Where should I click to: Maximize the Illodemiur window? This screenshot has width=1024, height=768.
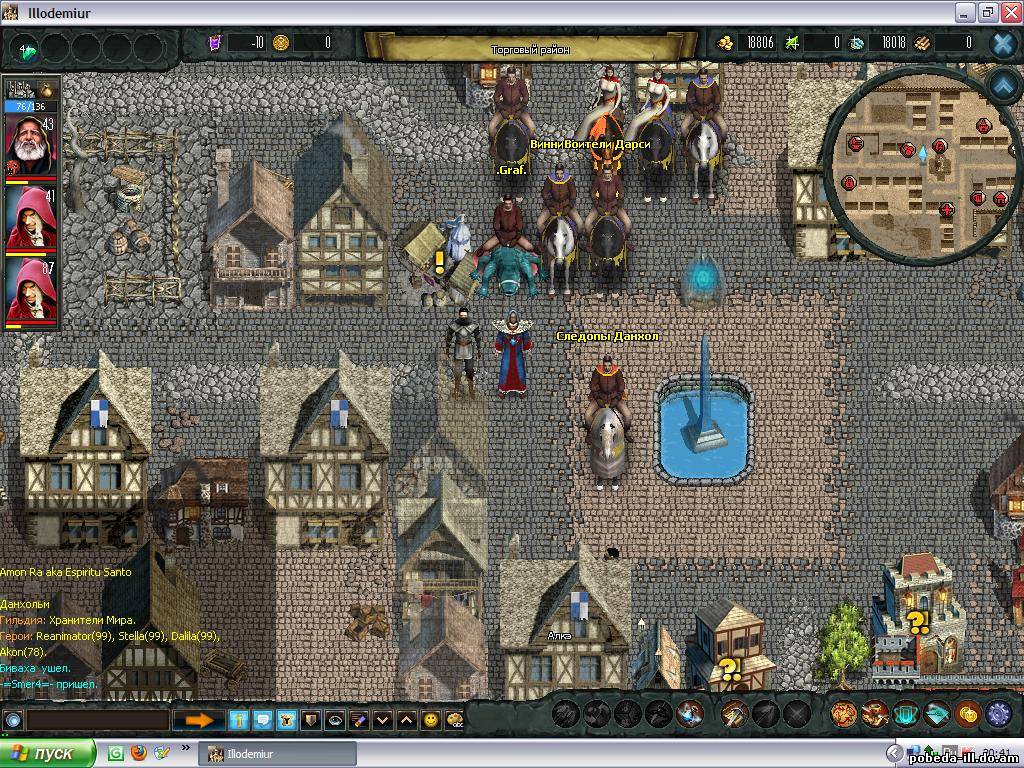pyautogui.click(x=988, y=12)
